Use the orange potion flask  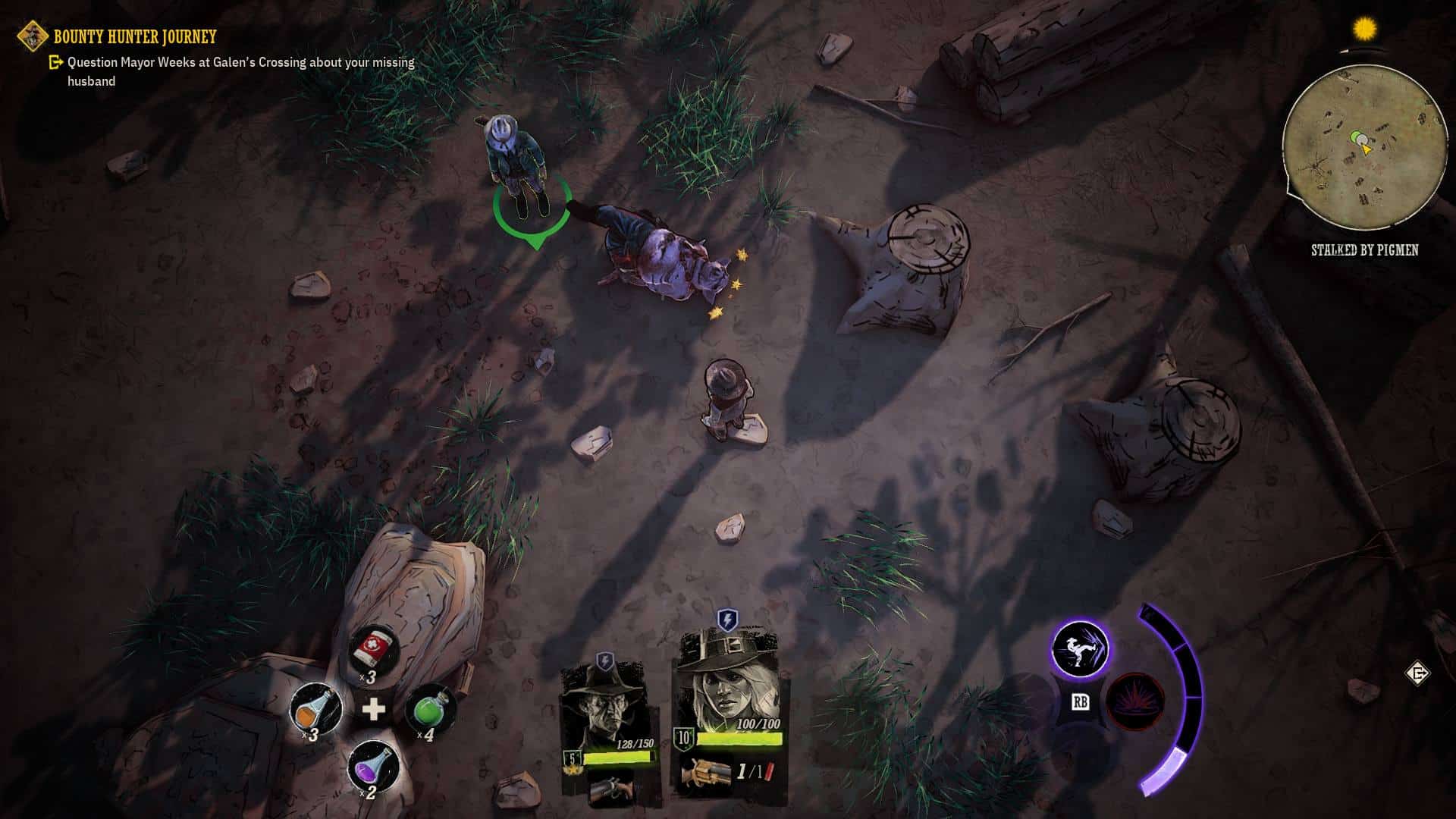pyautogui.click(x=315, y=709)
